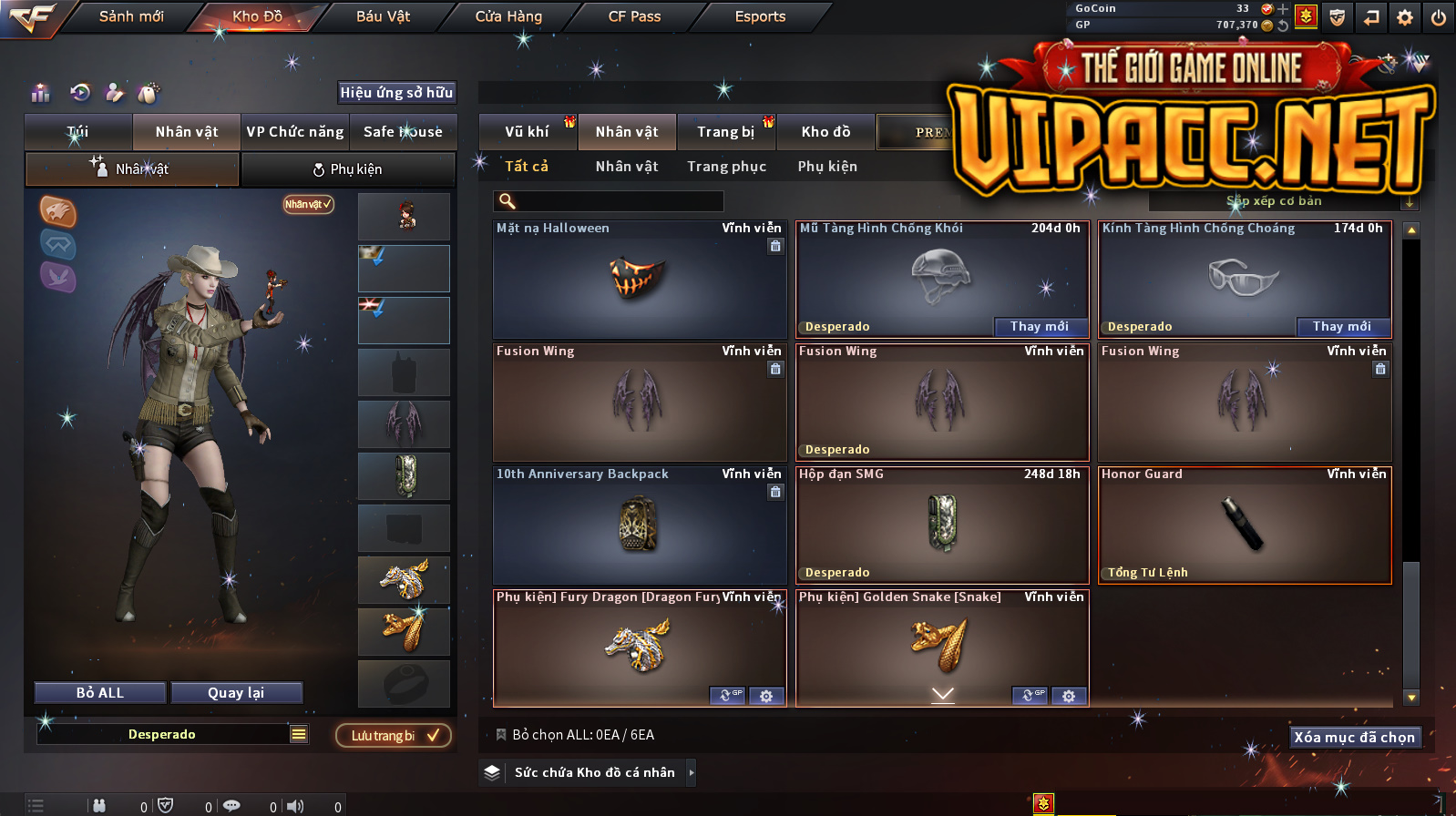
Task: Choose the 10th Anniversary Backpack item
Action: coord(639,525)
